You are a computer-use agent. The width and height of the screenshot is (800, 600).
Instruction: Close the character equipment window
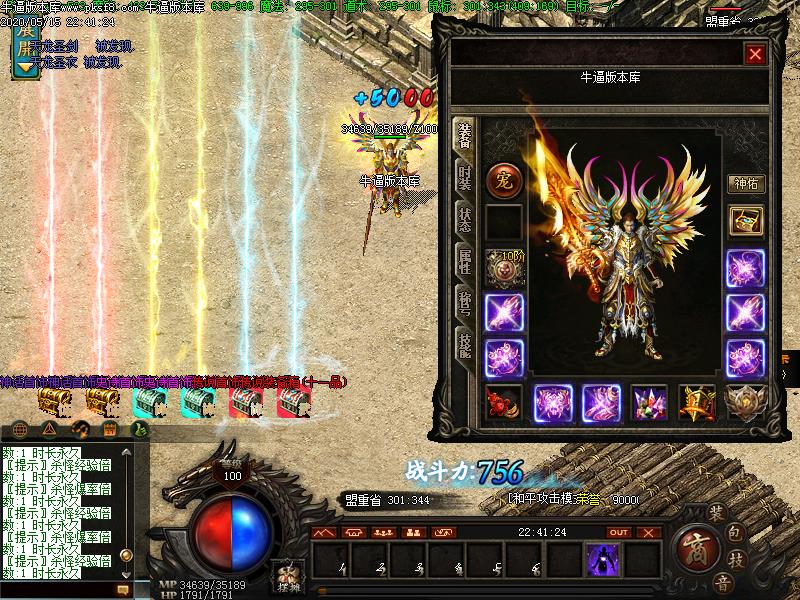click(x=755, y=54)
